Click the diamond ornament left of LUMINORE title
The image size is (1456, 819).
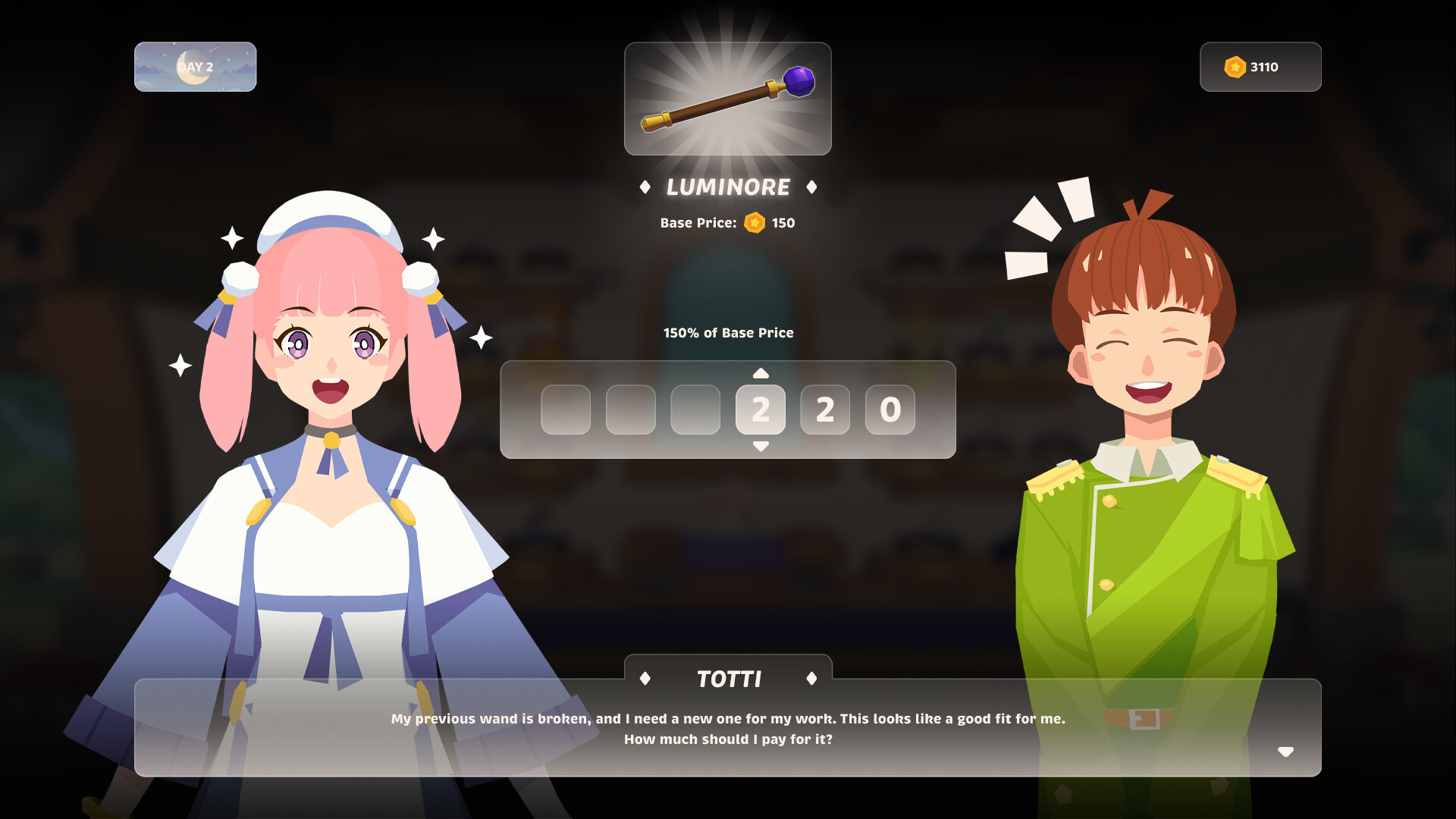pos(646,187)
